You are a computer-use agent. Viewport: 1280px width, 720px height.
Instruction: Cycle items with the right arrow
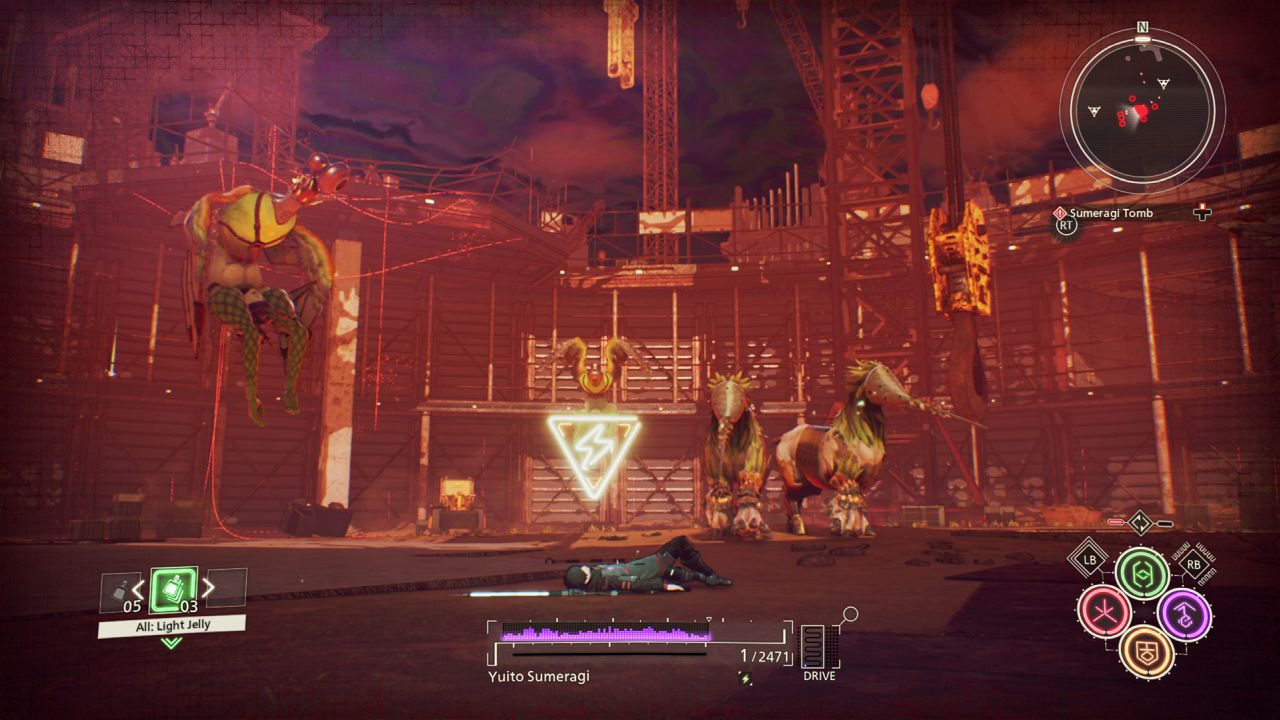pyautogui.click(x=208, y=588)
